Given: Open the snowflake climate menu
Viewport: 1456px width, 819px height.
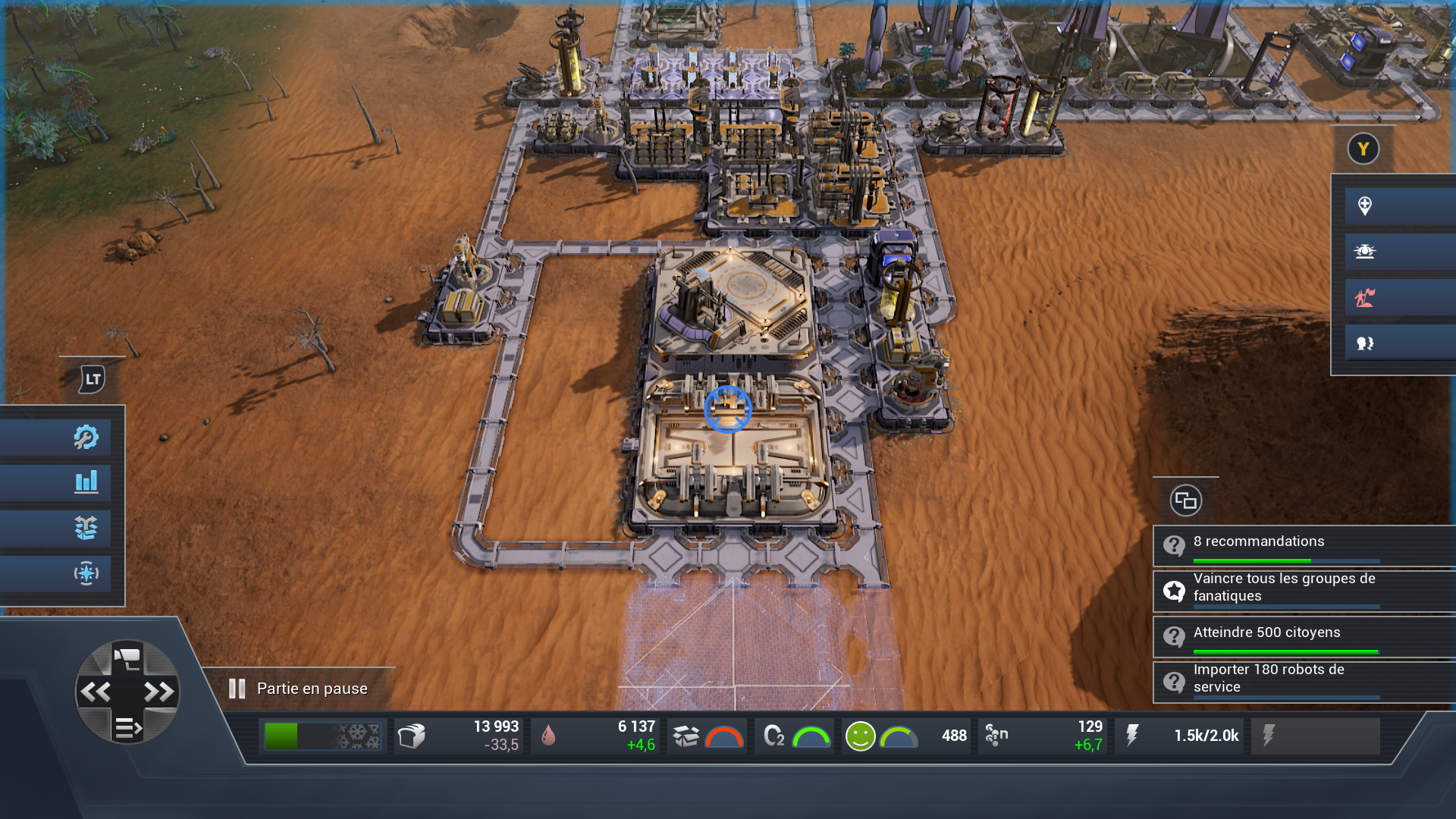Looking at the screenshot, I should 86,573.
